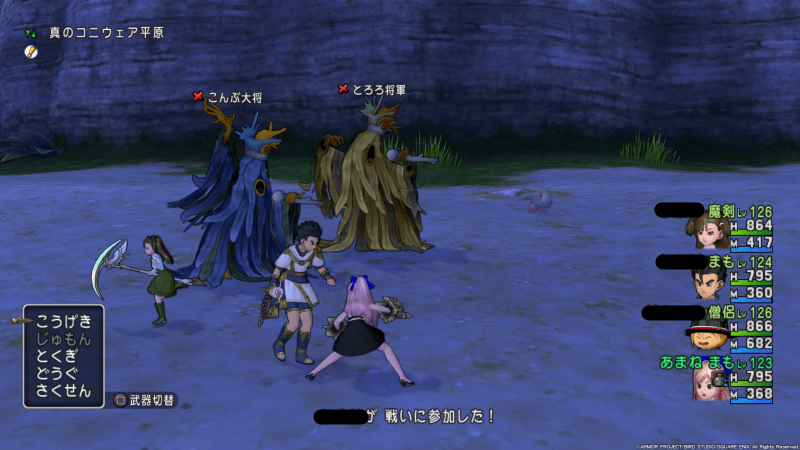Target the こんぶ大将 enemy name label
The image size is (800, 450).
(x=234, y=96)
